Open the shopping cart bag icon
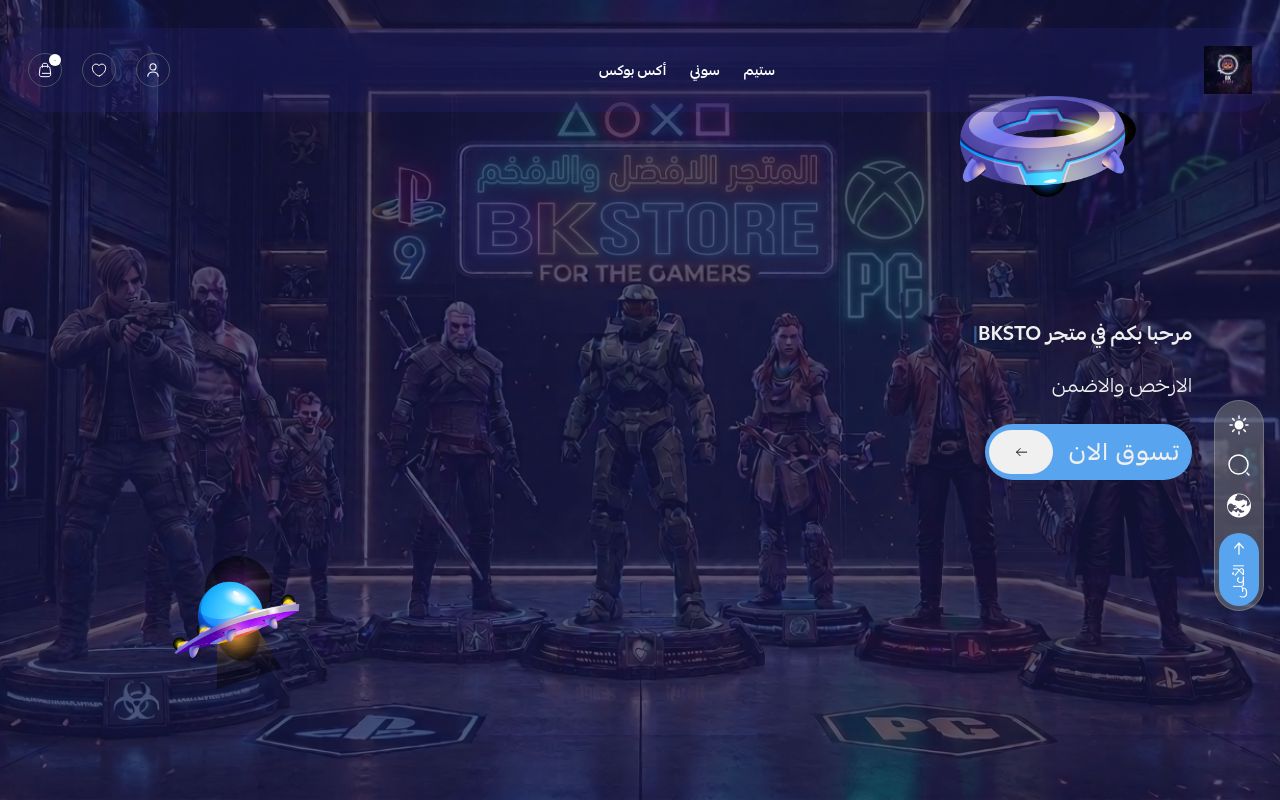 (45, 70)
